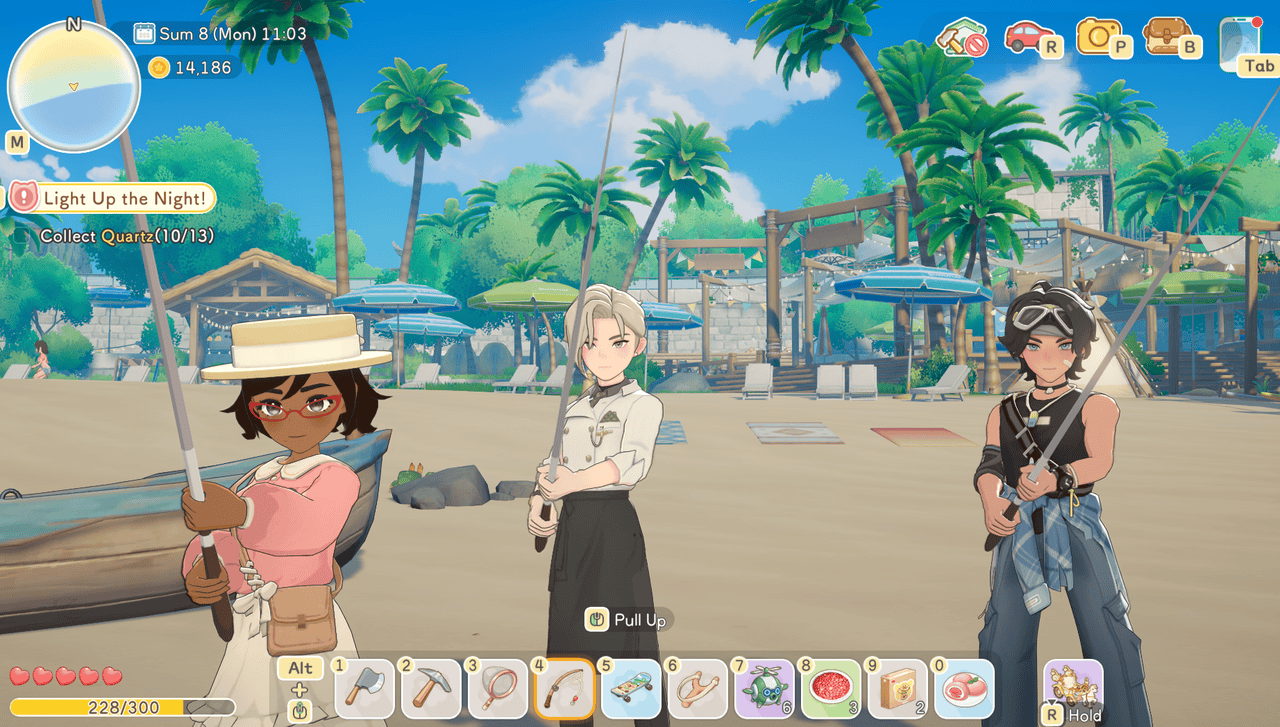Screen dimensions: 1280x727
Task: Select the red berries dish slot
Action: pyautogui.click(x=831, y=690)
